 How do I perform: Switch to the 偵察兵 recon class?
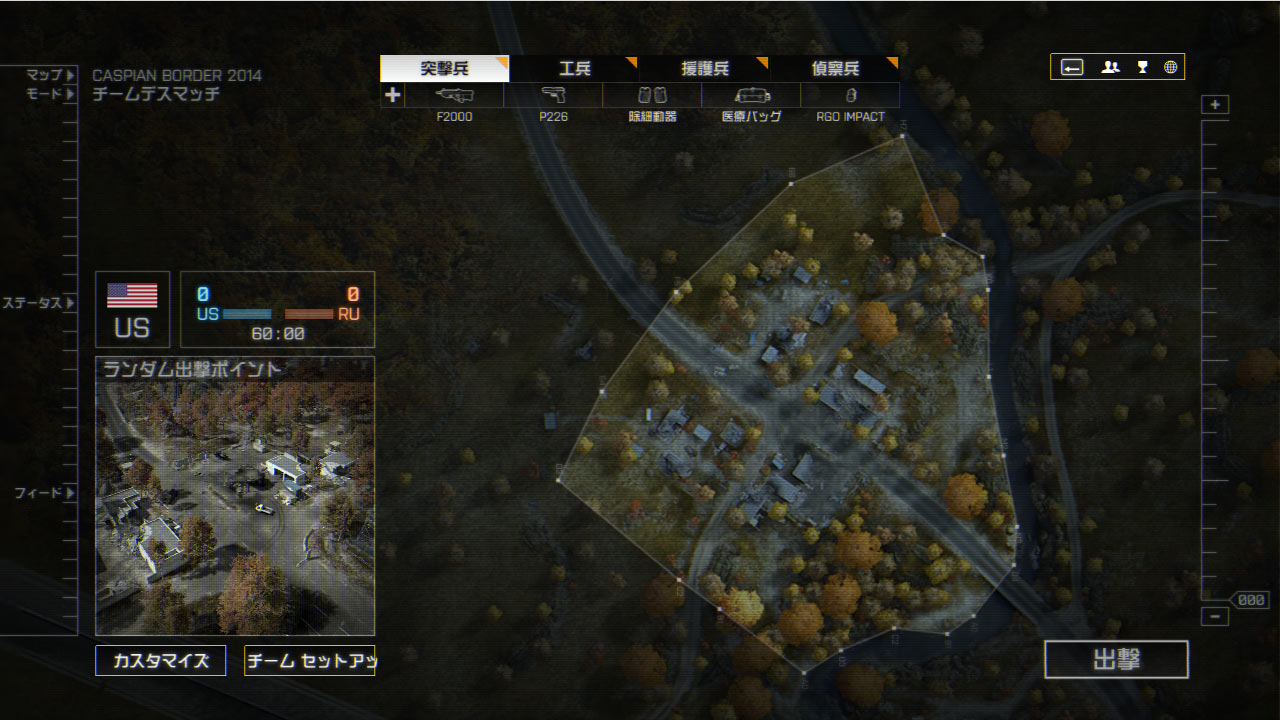click(835, 69)
